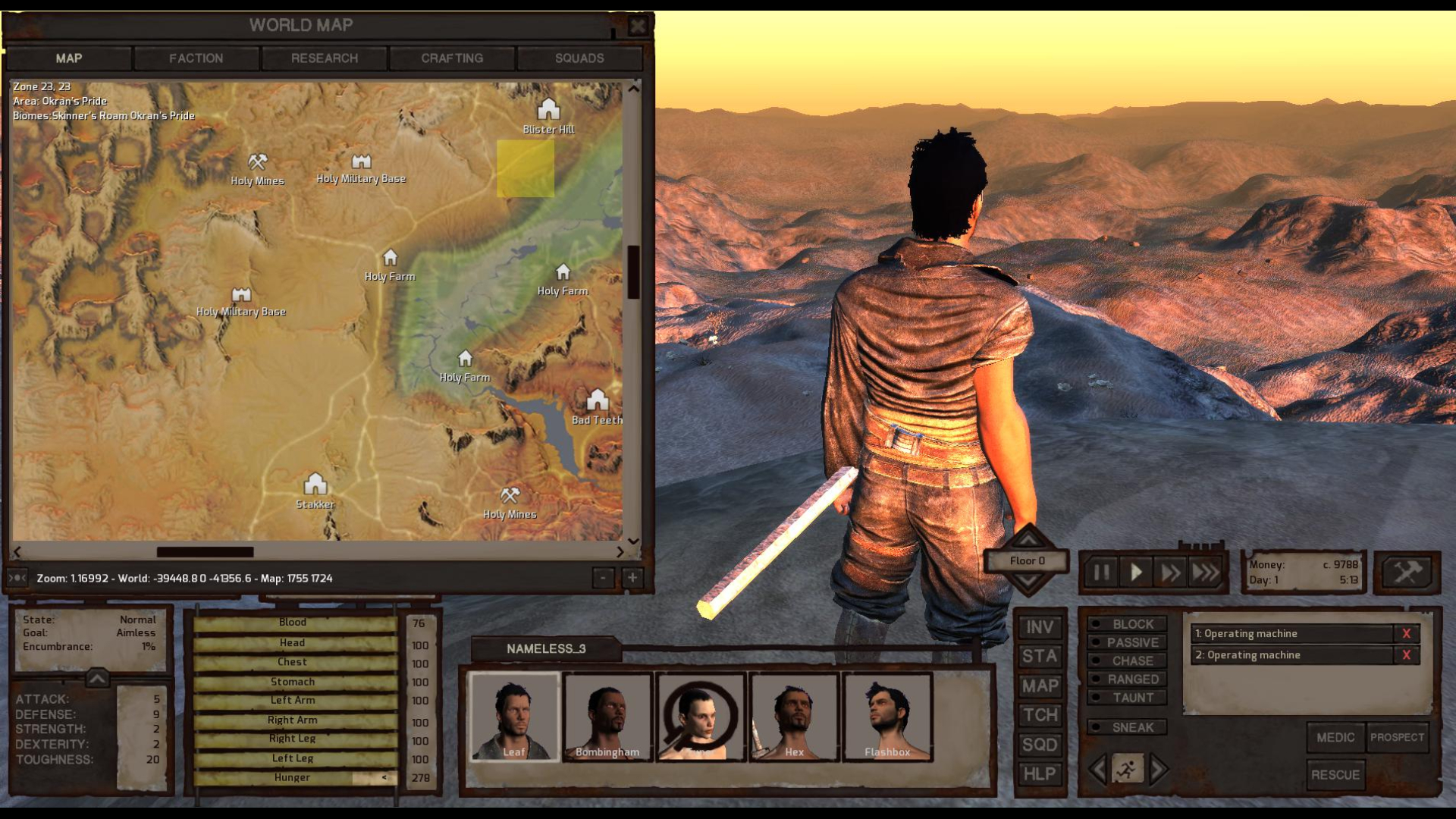Screen dimensions: 1456x819
Task: Click the RESCUE button
Action: [x=1335, y=774]
